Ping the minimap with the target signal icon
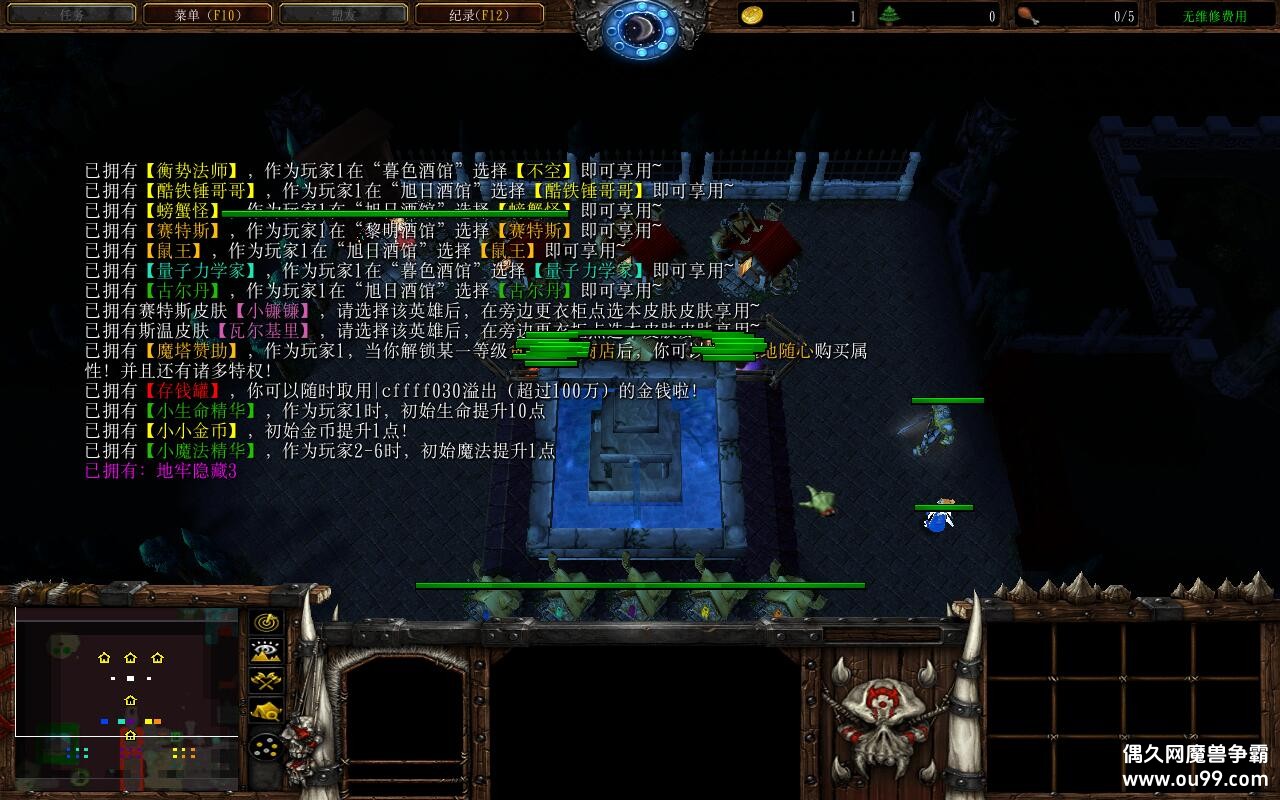The image size is (1280, 800). [266, 621]
